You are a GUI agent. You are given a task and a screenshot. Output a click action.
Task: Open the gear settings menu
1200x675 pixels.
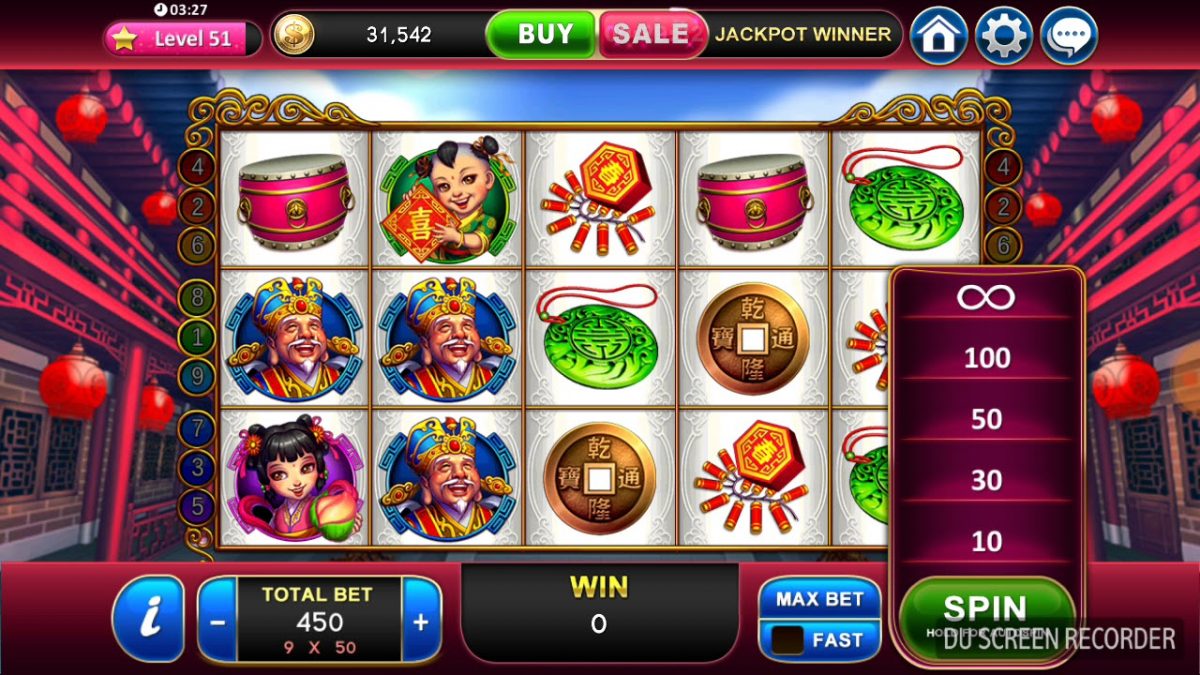1003,36
